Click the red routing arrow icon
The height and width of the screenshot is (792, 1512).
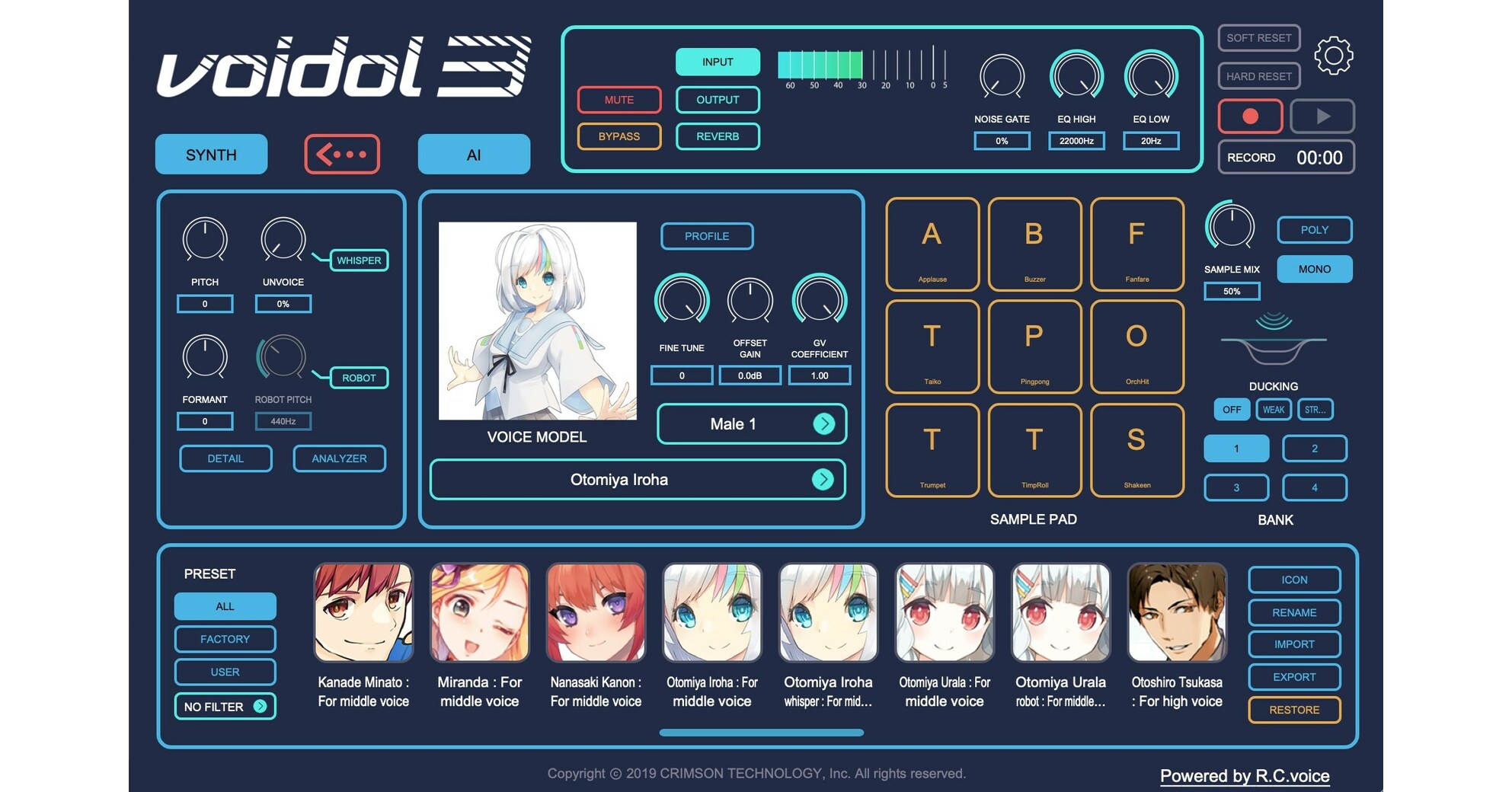[341, 154]
